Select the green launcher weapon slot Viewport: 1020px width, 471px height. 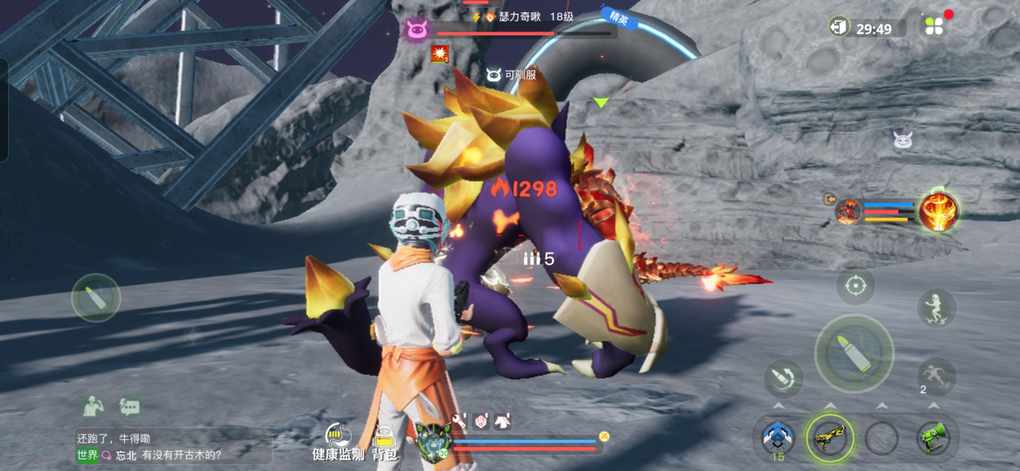934,437
